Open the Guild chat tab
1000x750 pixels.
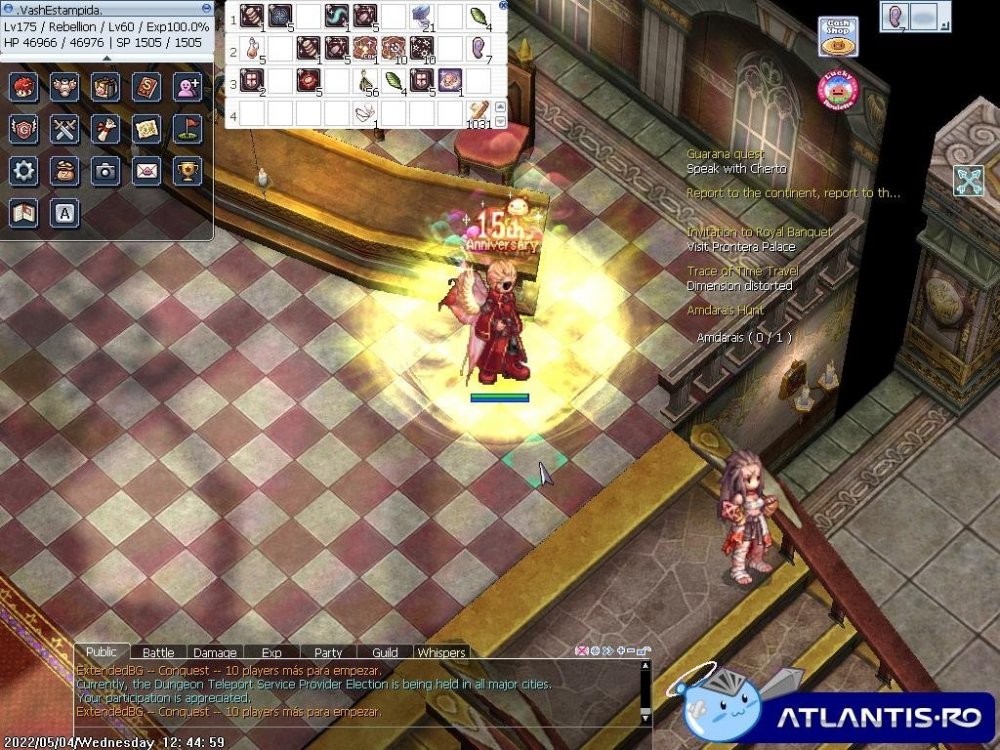point(385,653)
